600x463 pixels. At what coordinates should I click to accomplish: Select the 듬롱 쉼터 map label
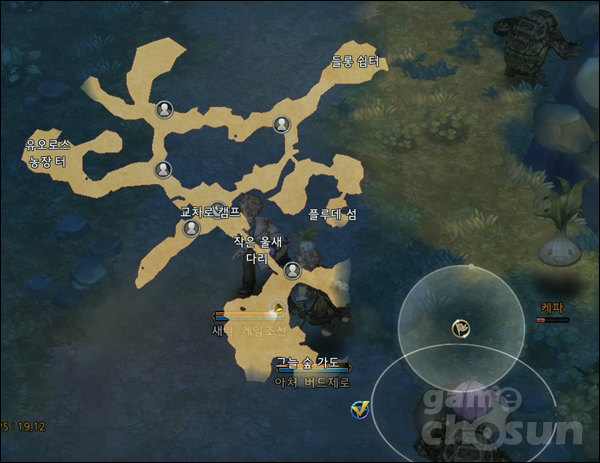coord(355,62)
